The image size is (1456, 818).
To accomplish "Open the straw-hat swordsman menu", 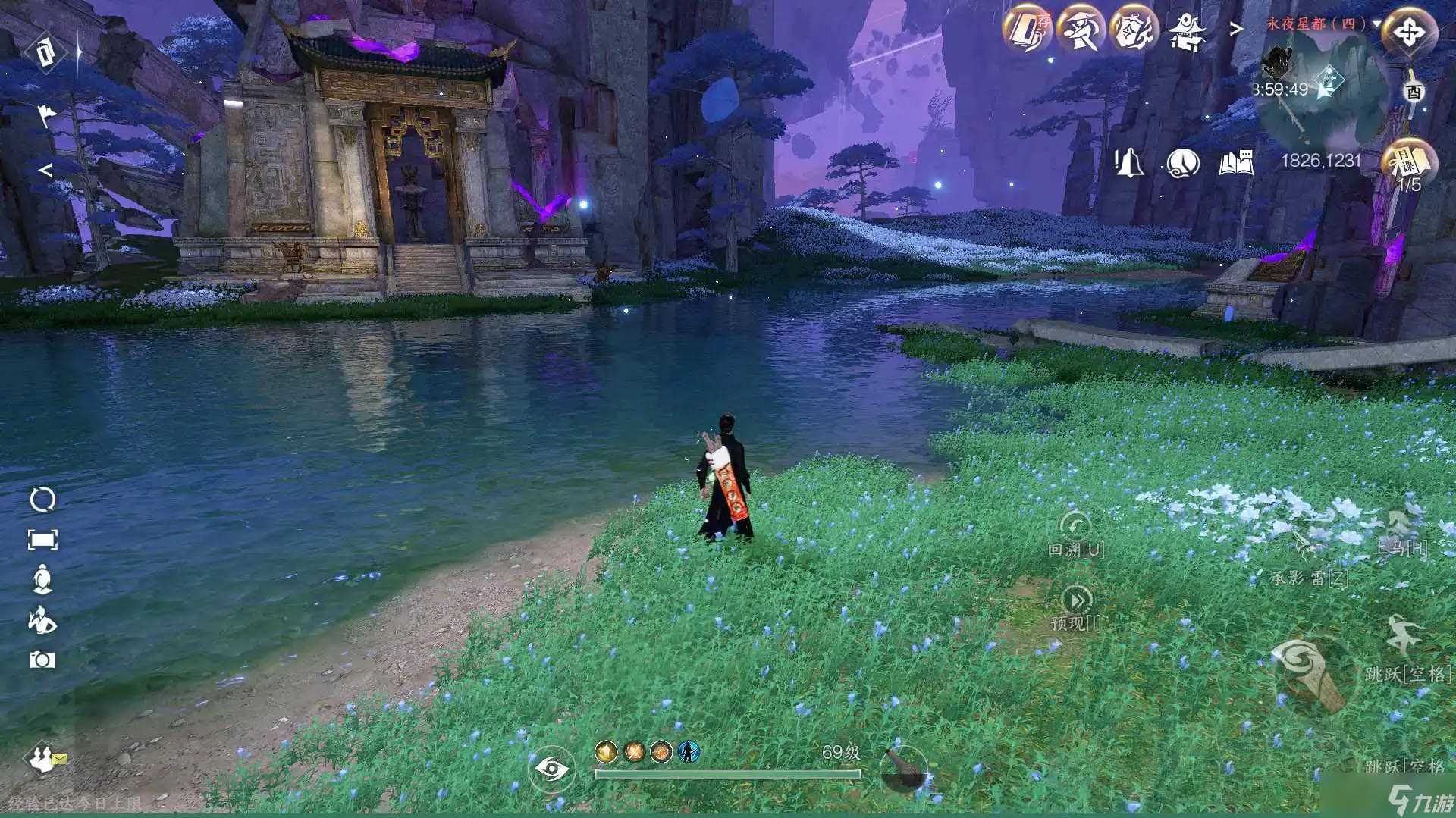I will point(1080,30).
